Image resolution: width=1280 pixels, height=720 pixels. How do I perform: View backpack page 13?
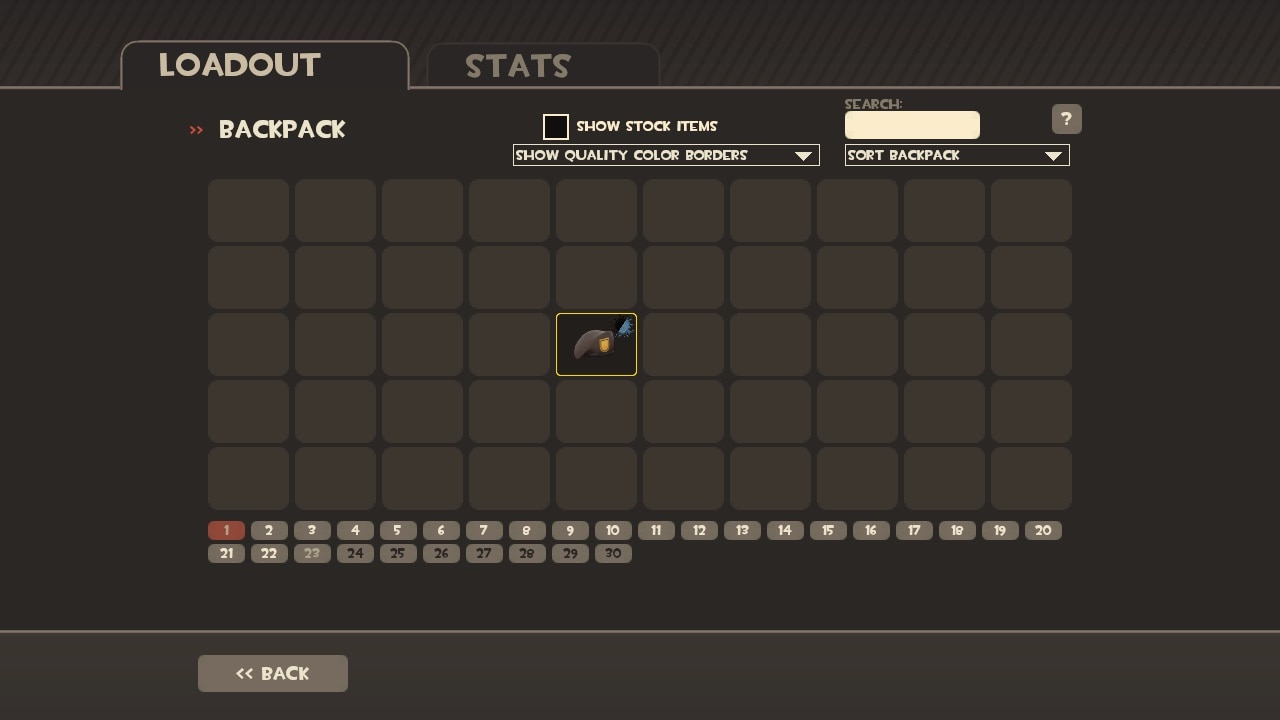click(x=742, y=531)
